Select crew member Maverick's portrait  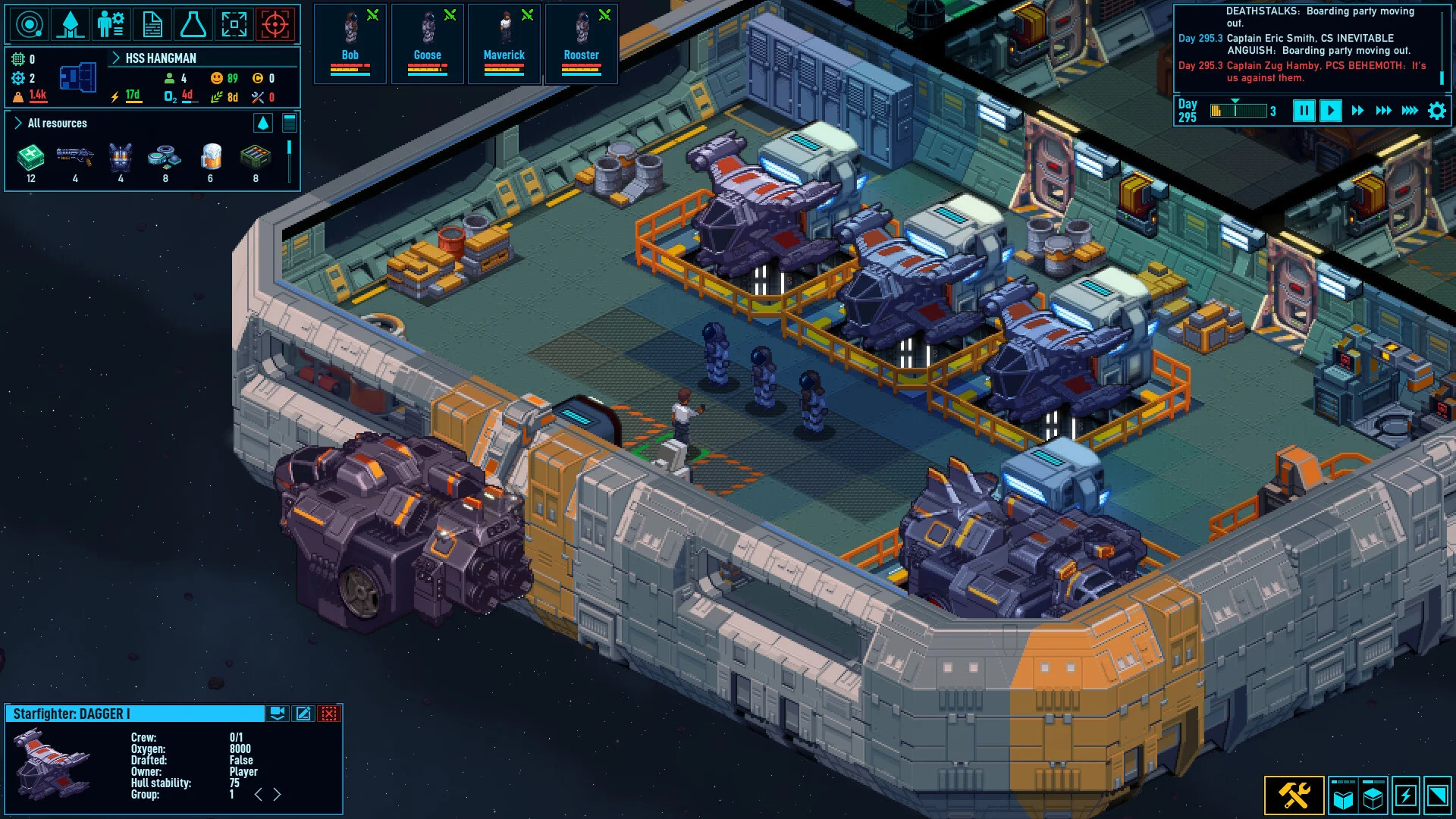504,42
